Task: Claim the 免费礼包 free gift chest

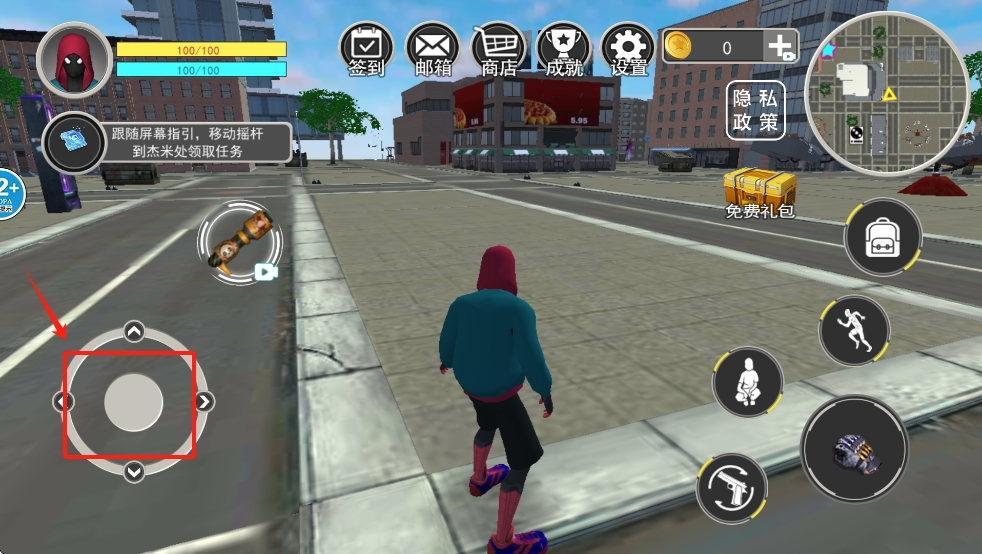Action: click(759, 191)
